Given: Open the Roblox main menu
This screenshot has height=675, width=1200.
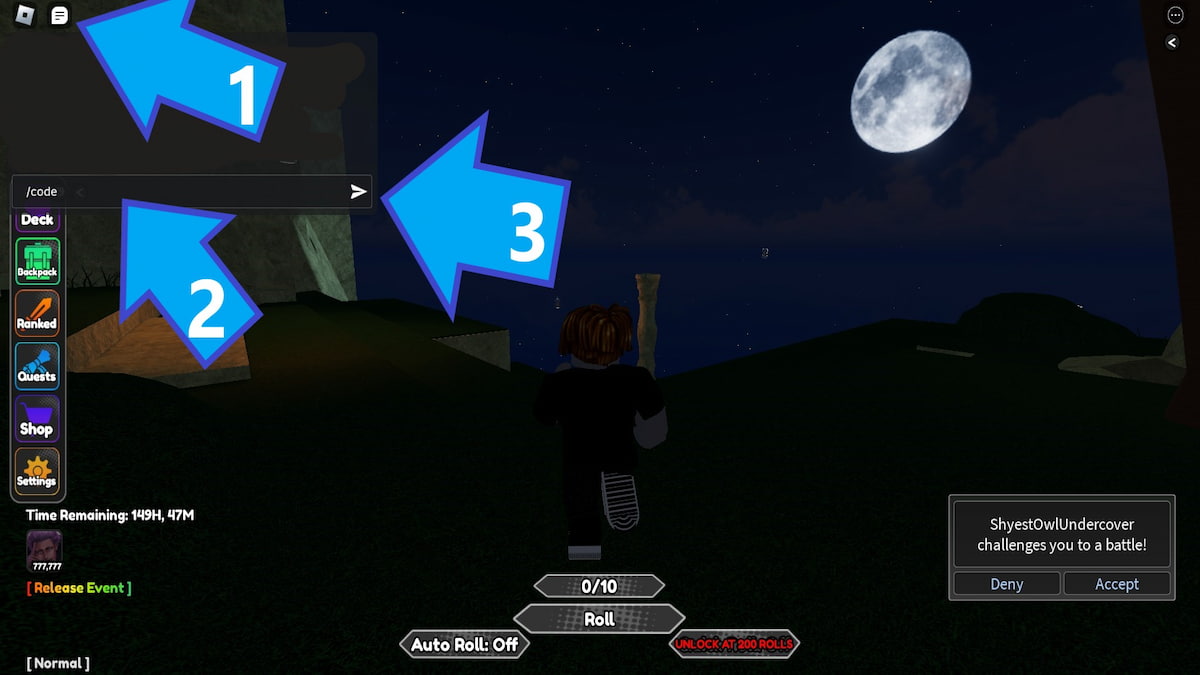Looking at the screenshot, I should tap(27, 16).
